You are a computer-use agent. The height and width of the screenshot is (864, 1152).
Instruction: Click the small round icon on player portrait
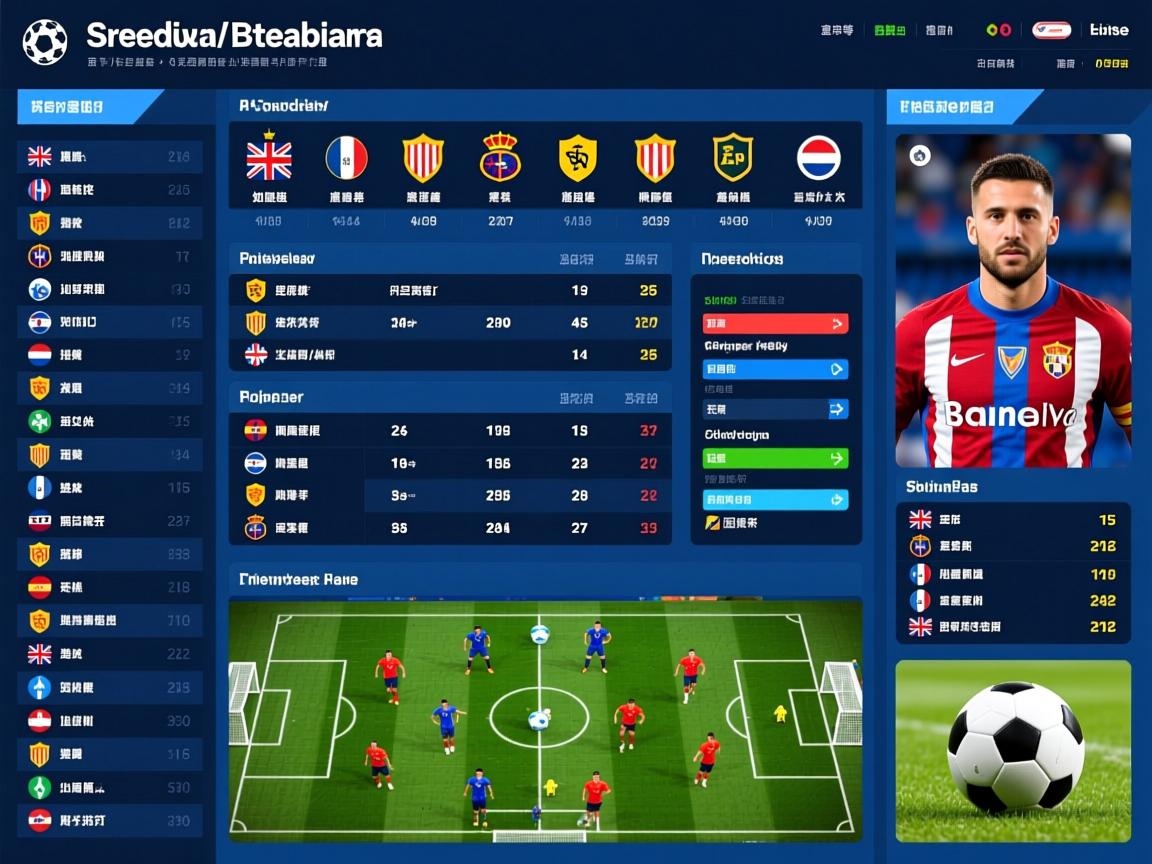coord(920,155)
